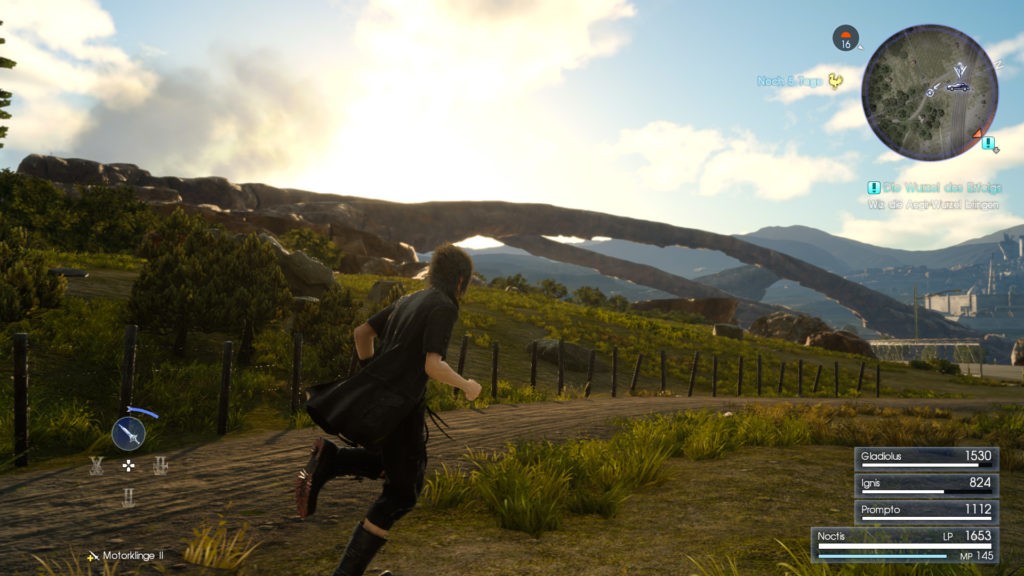Select Ignis in the party list
The height and width of the screenshot is (576, 1024).
pos(926,485)
